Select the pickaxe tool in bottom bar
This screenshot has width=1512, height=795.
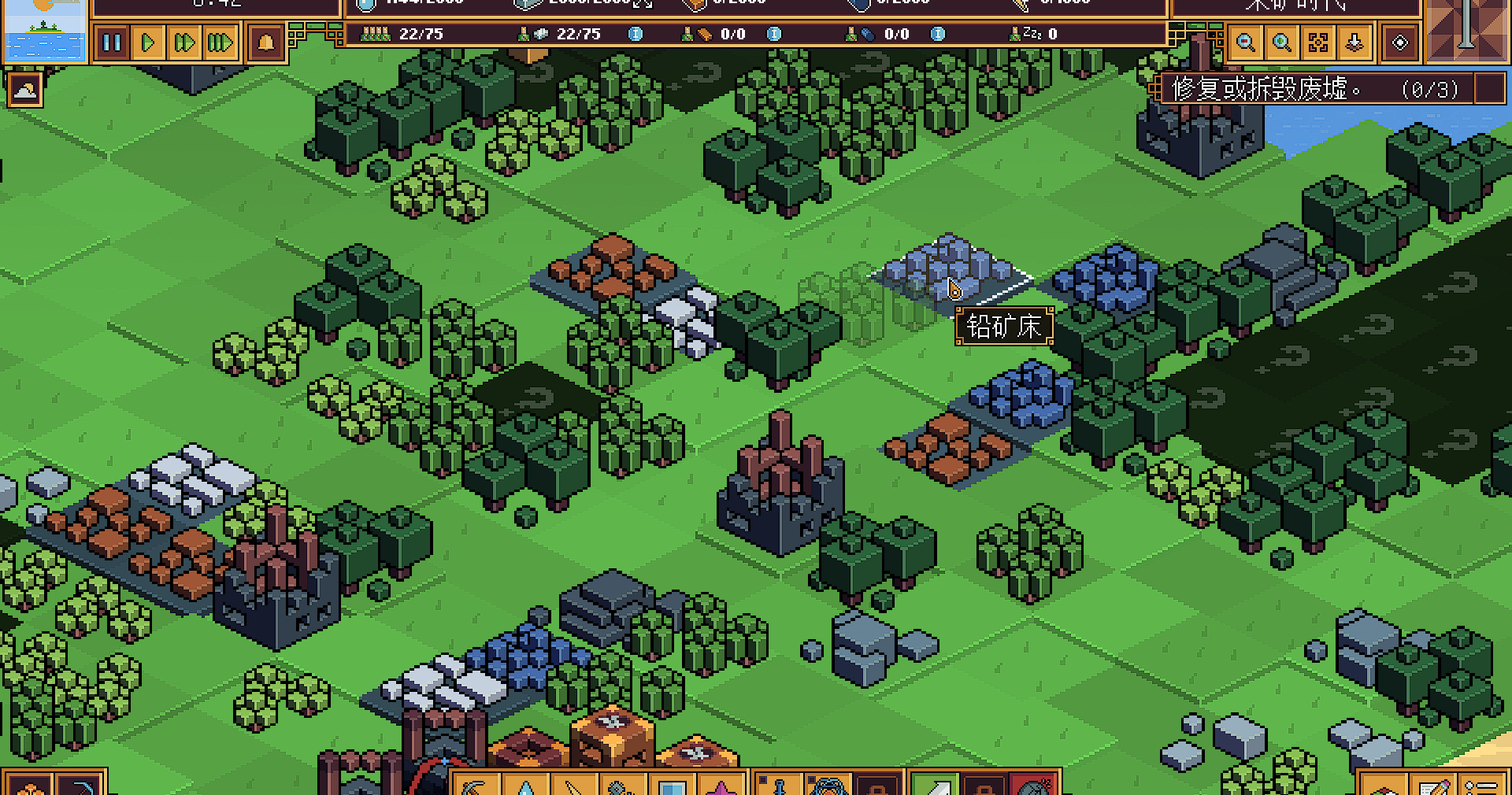pos(475,786)
